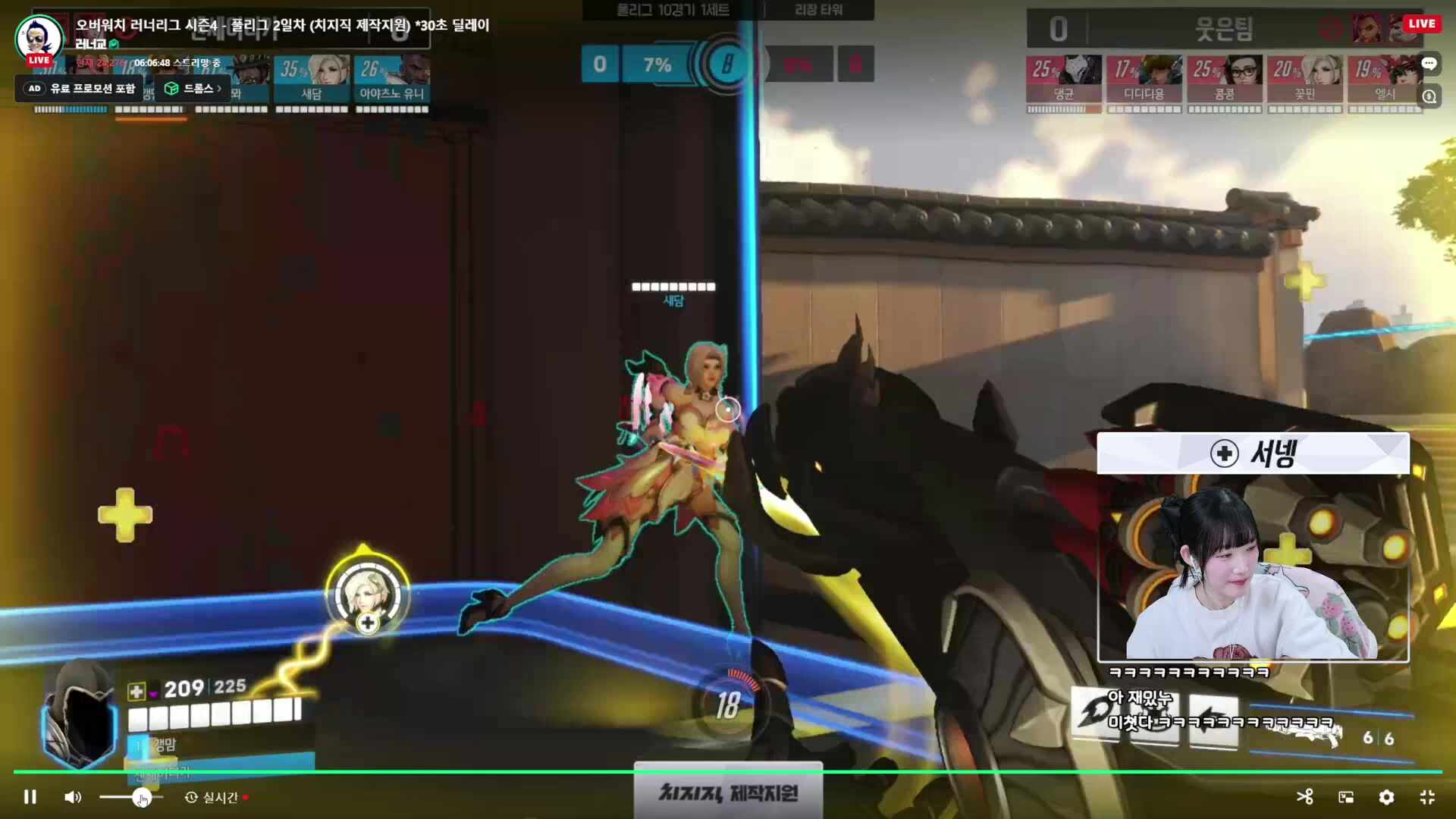Select the 엘시 player card
Viewport: 1456px width, 819px height.
(1383, 78)
